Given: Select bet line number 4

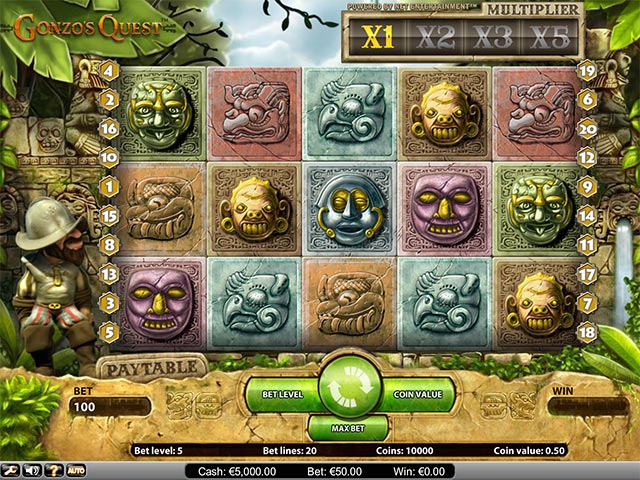Looking at the screenshot, I should click(x=109, y=71).
